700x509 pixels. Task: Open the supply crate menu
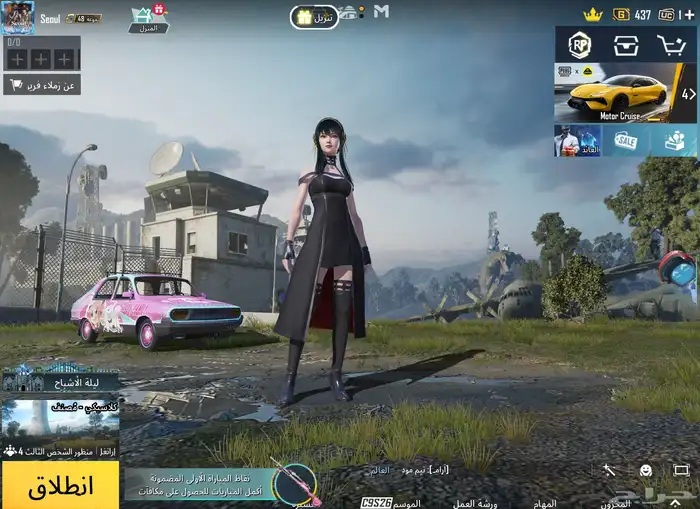coord(626,45)
